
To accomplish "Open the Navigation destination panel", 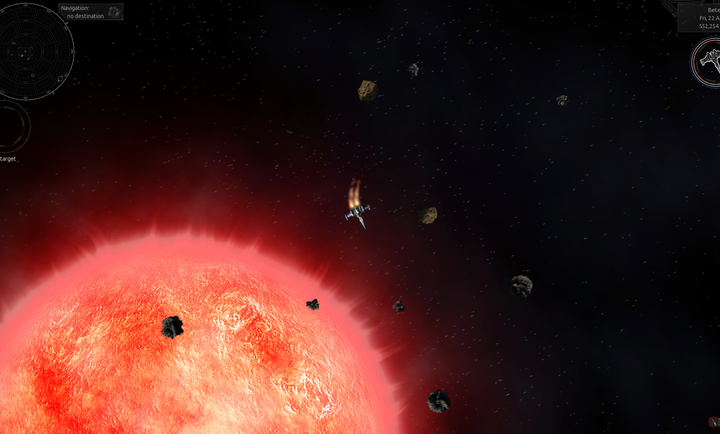I will point(90,12).
